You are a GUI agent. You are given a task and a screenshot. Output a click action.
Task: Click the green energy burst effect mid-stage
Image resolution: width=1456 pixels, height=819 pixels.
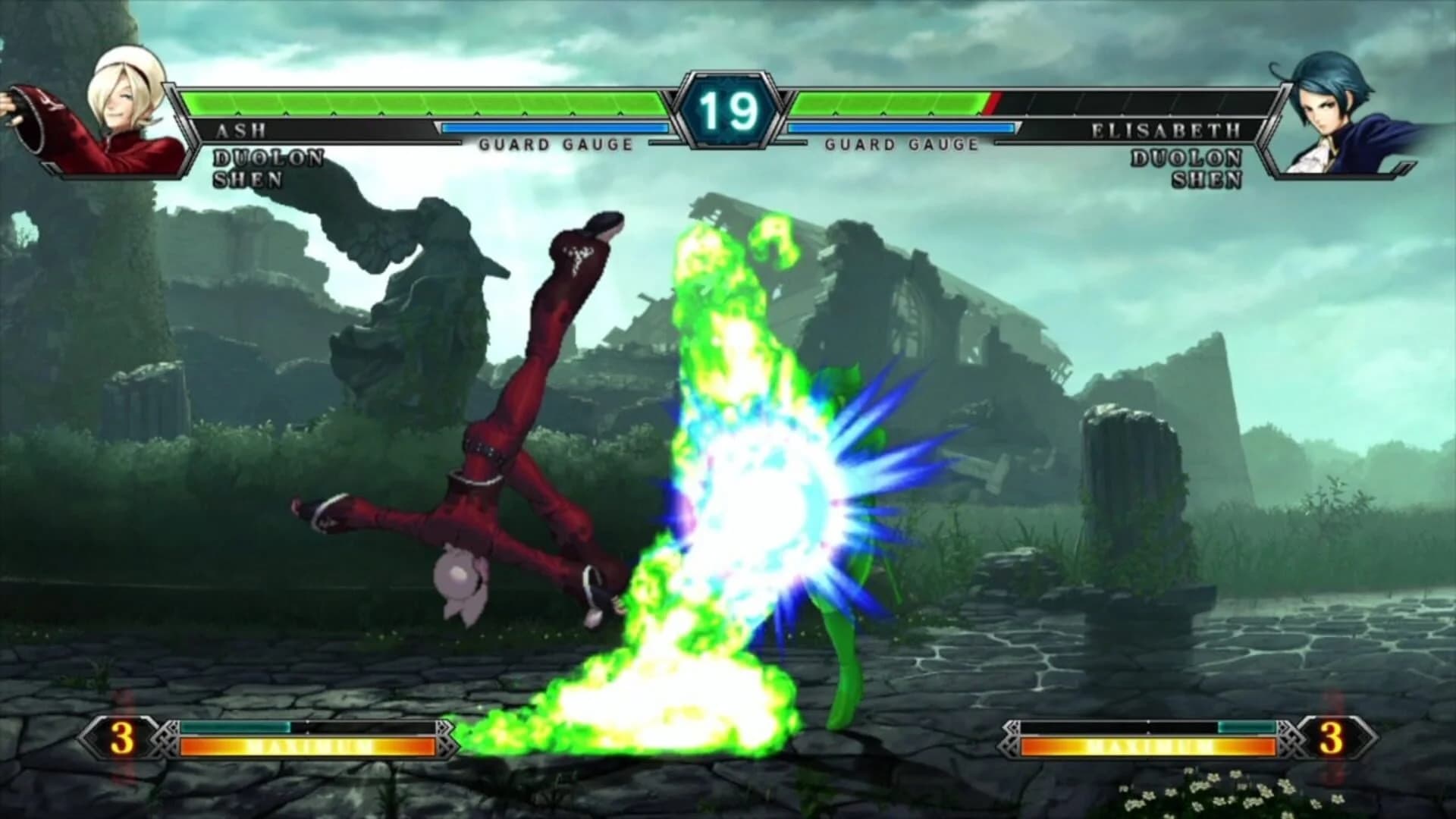736,493
